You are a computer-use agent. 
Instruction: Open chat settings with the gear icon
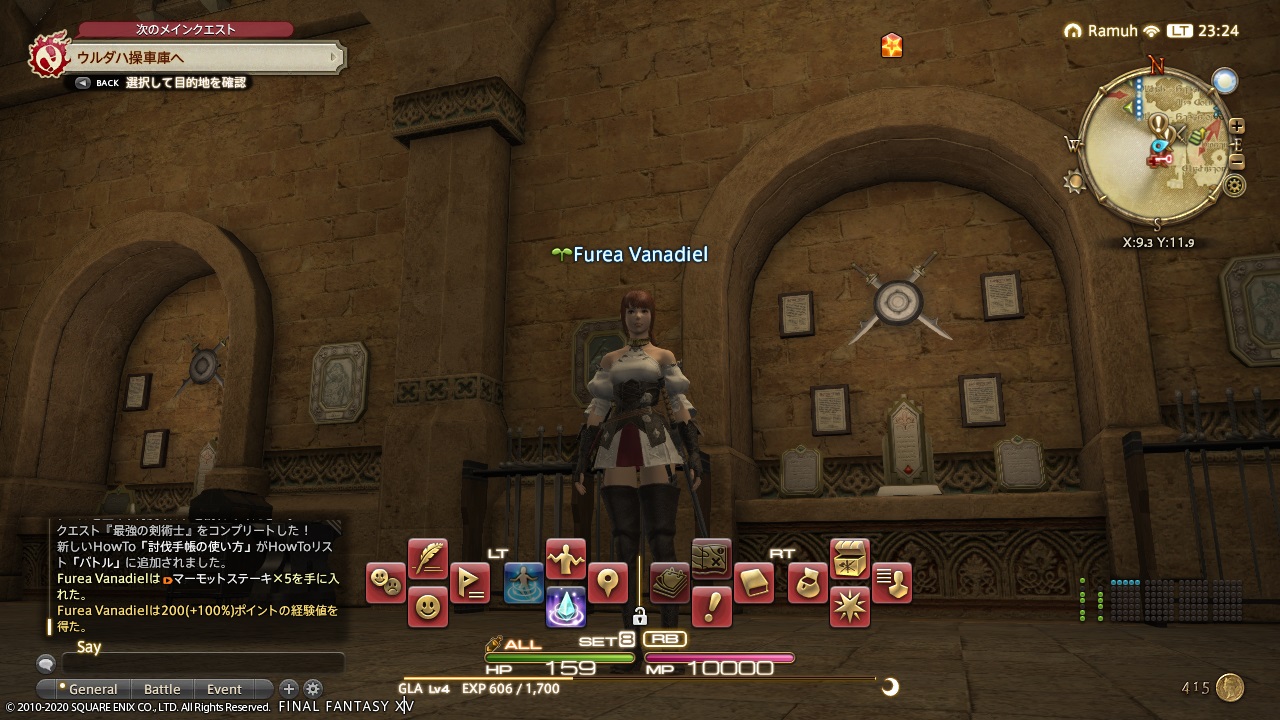(313, 689)
